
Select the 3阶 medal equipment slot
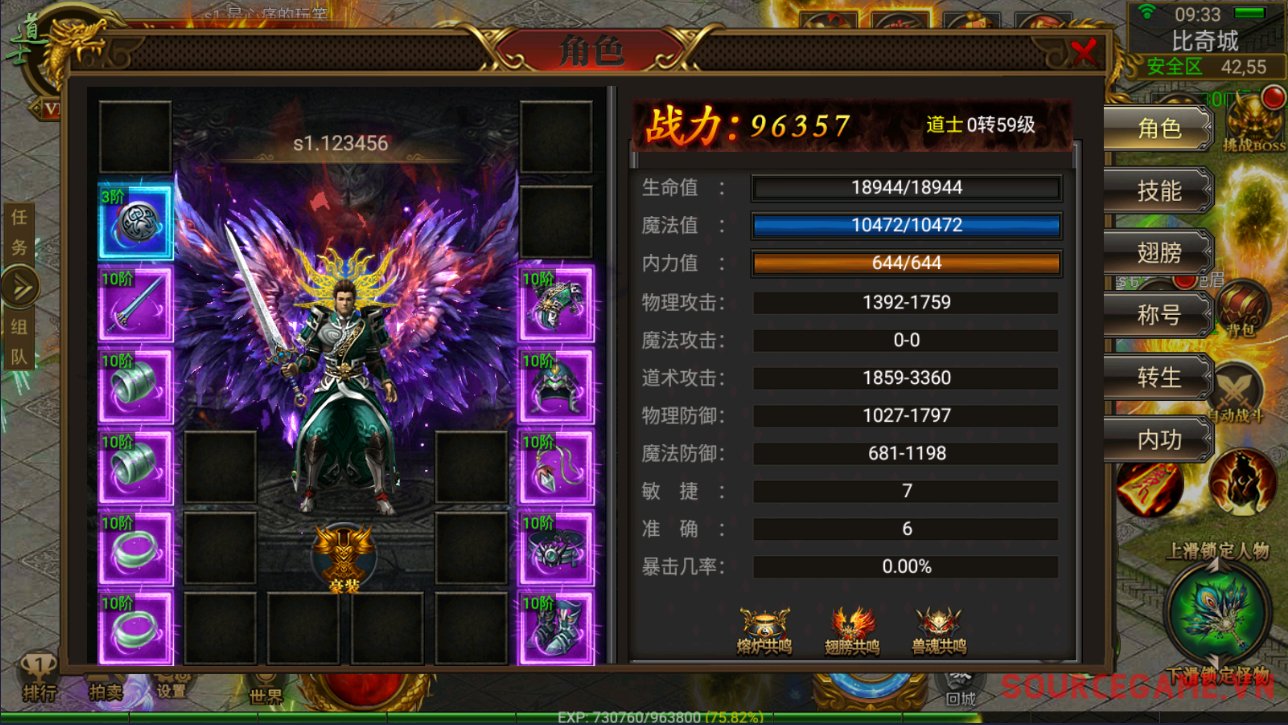click(136, 222)
